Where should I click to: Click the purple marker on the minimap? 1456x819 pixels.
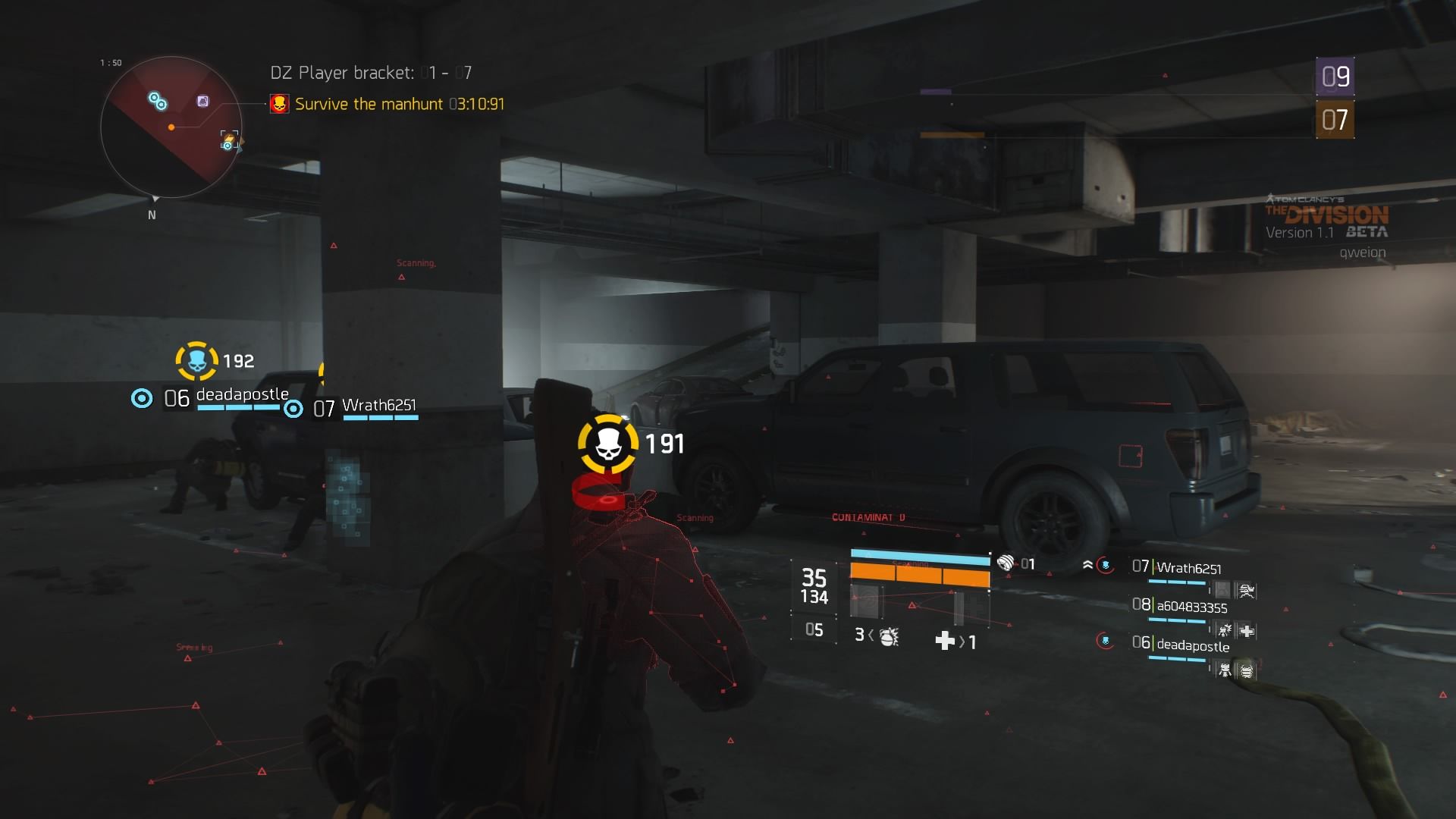(202, 101)
